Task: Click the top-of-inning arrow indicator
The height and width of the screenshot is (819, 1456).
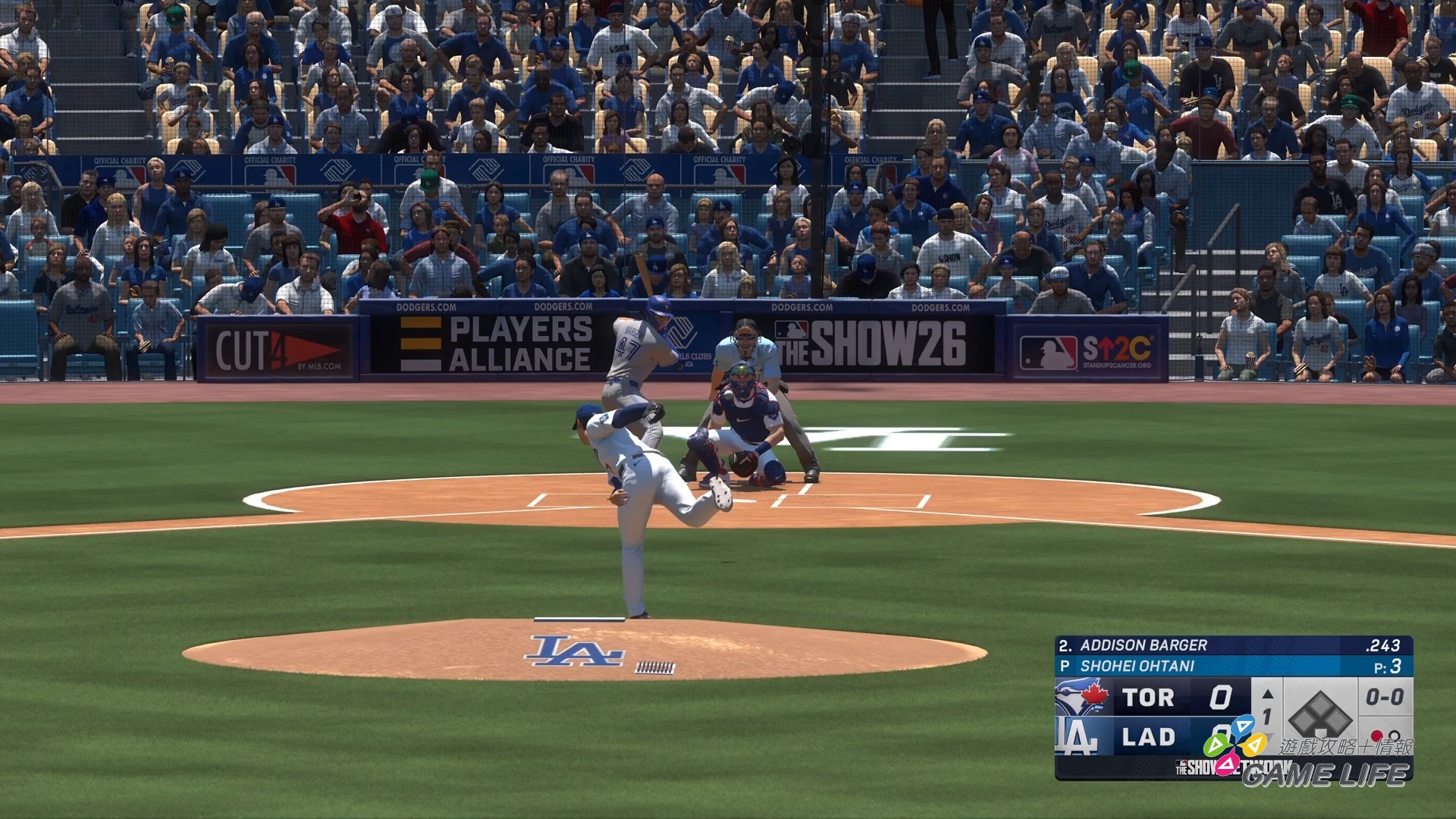Action: [x=1267, y=694]
